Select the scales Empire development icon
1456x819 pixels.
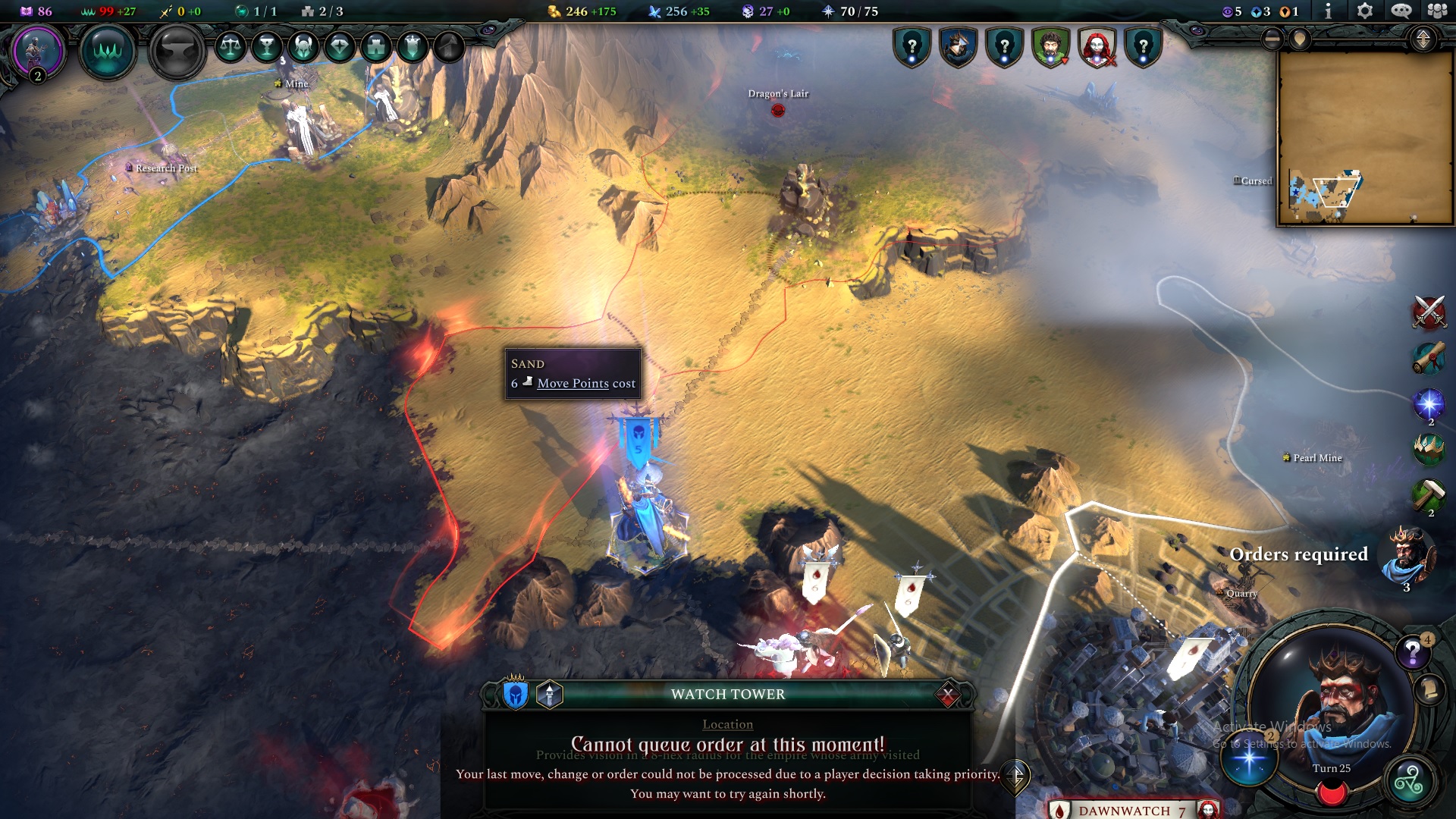229,47
